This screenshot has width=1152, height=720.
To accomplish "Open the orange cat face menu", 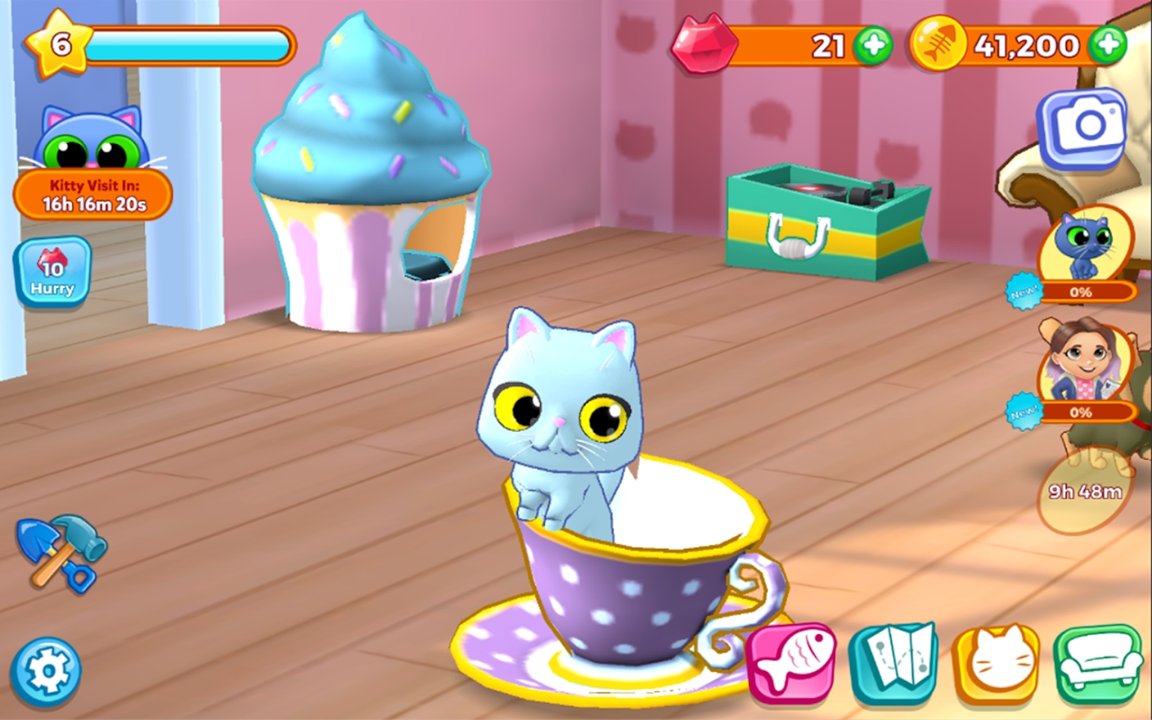I will pyautogui.click(x=996, y=663).
